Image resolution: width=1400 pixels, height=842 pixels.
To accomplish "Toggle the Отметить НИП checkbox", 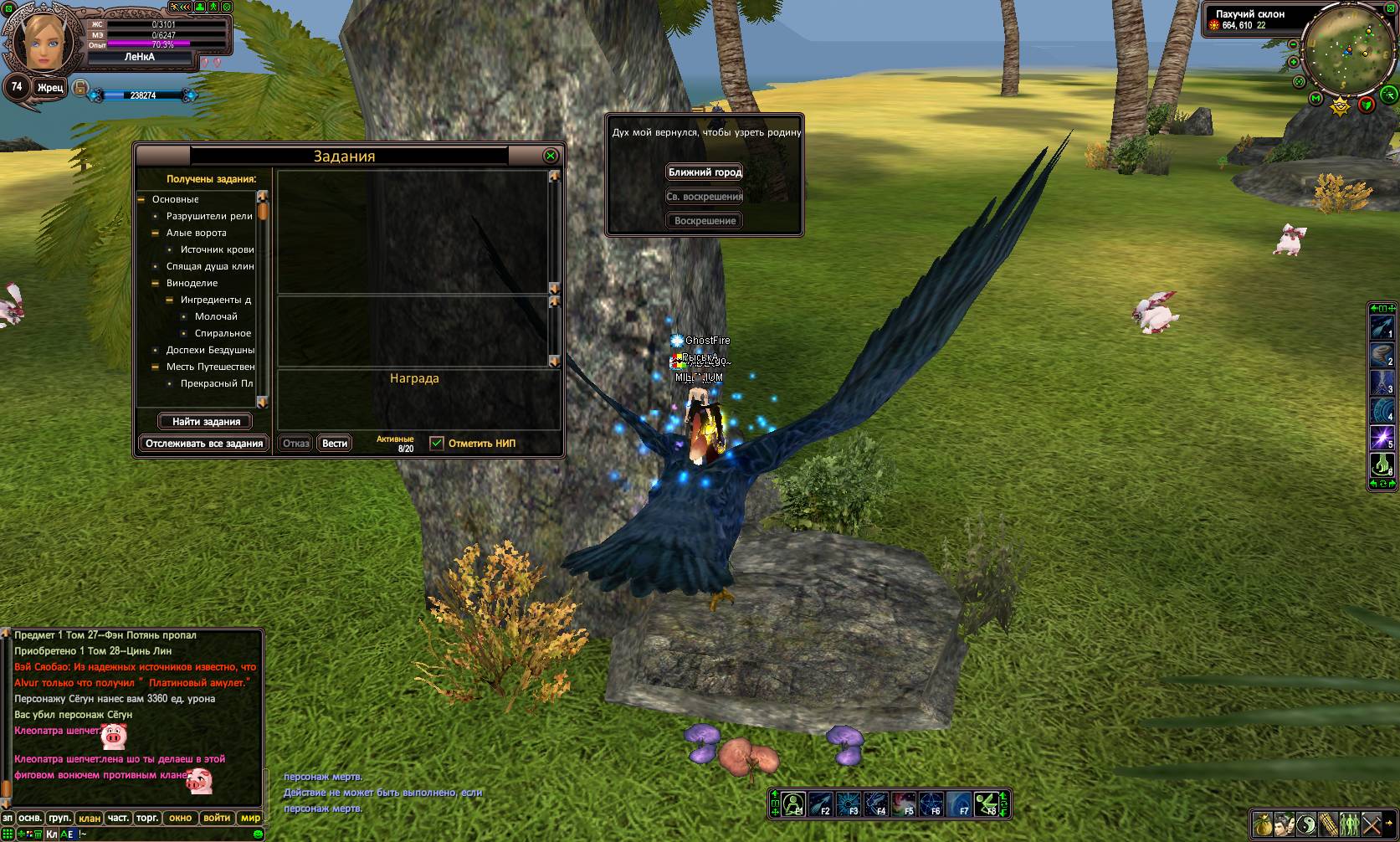I will click(437, 444).
